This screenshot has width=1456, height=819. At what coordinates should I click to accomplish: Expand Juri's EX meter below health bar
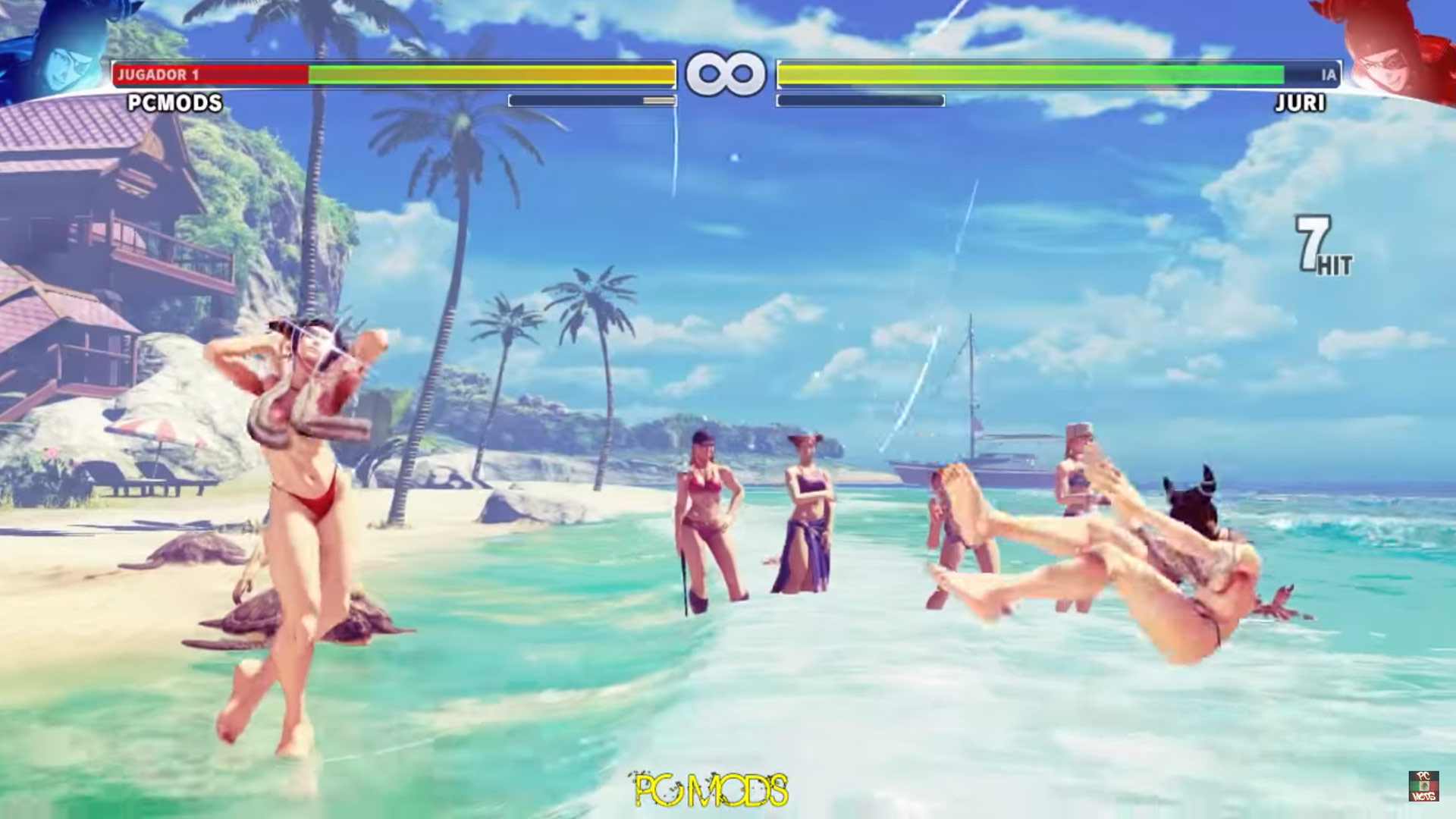861,99
